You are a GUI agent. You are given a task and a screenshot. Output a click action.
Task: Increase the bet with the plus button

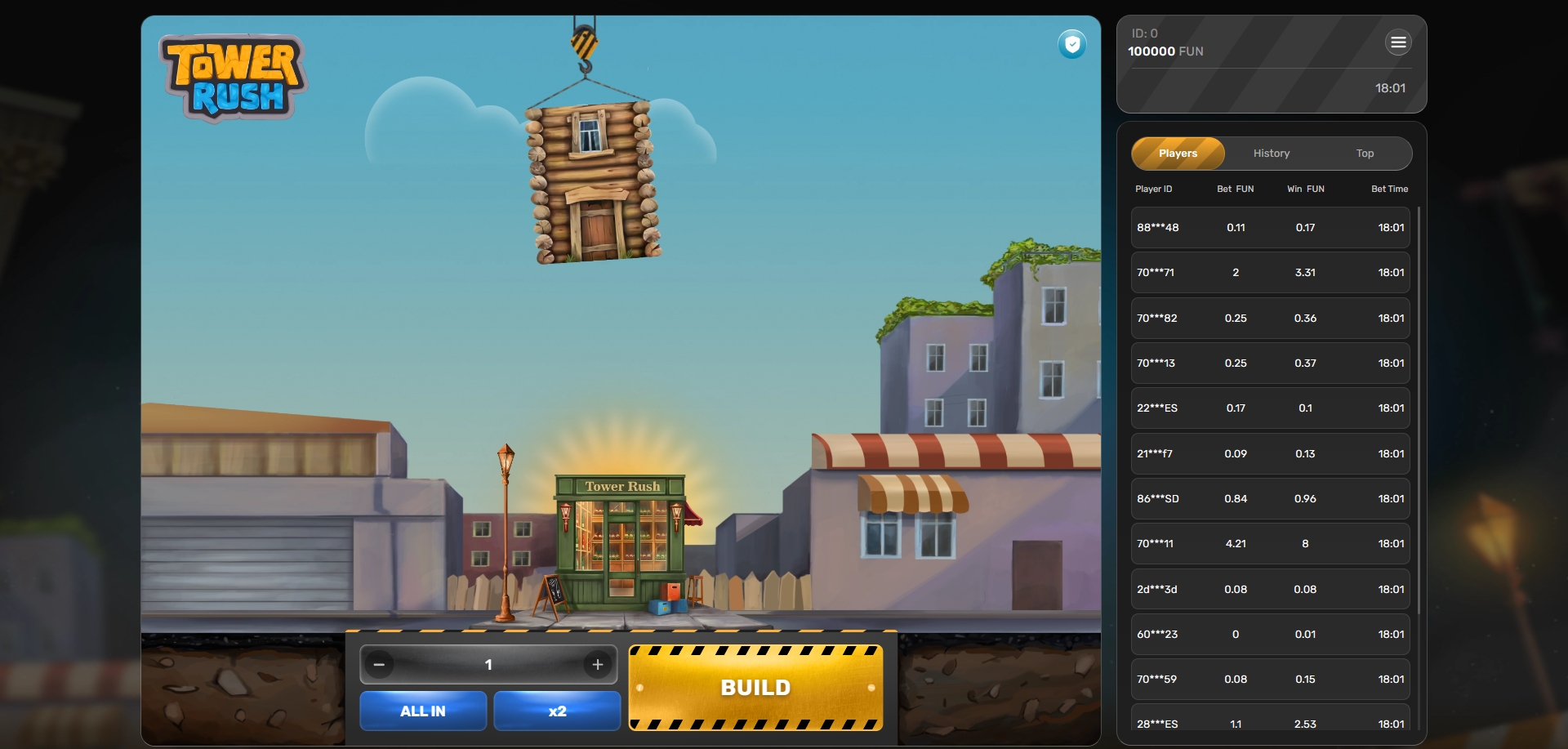pos(598,665)
